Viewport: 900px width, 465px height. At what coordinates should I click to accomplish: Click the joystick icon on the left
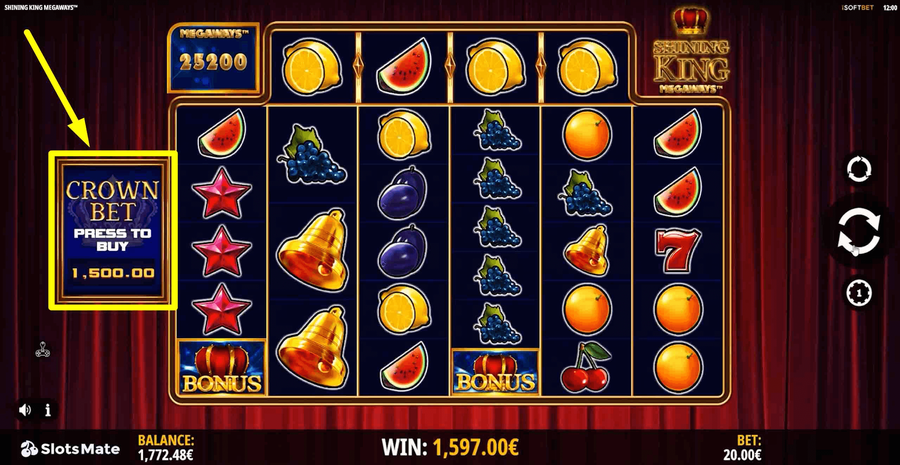click(43, 349)
